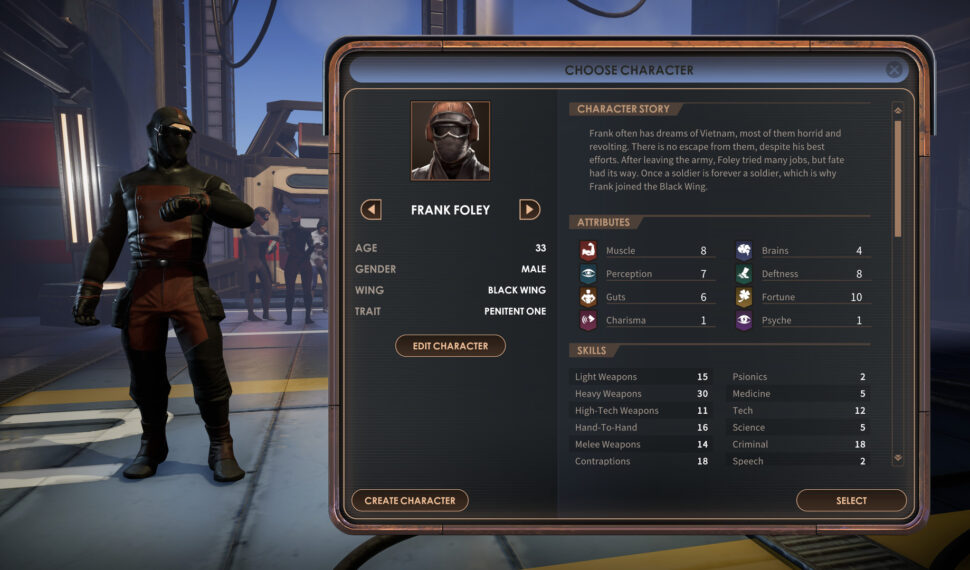The height and width of the screenshot is (570, 970).
Task: Close the Choose Character window
Action: tap(894, 70)
